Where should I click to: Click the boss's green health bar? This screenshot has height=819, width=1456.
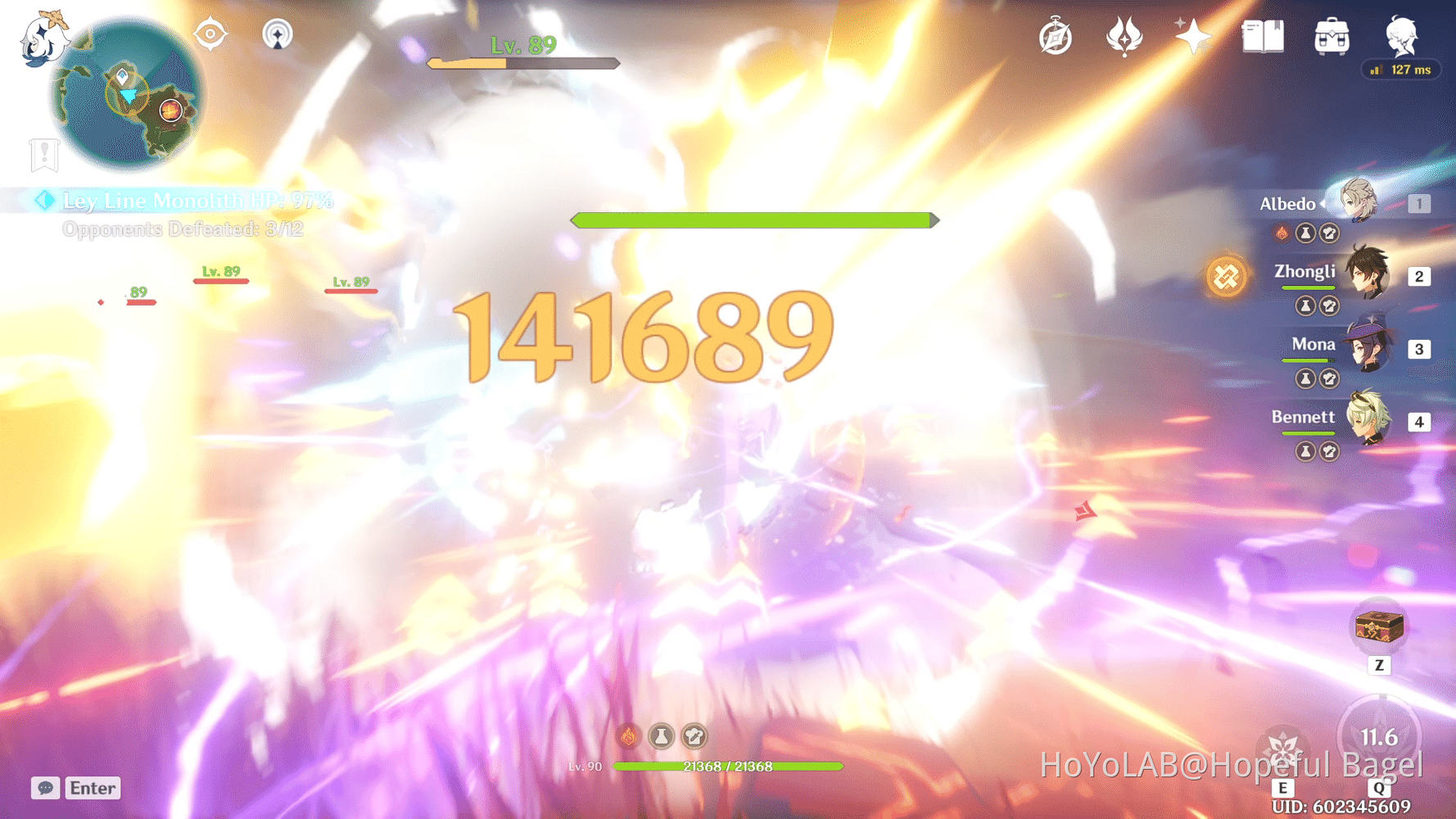point(753,219)
